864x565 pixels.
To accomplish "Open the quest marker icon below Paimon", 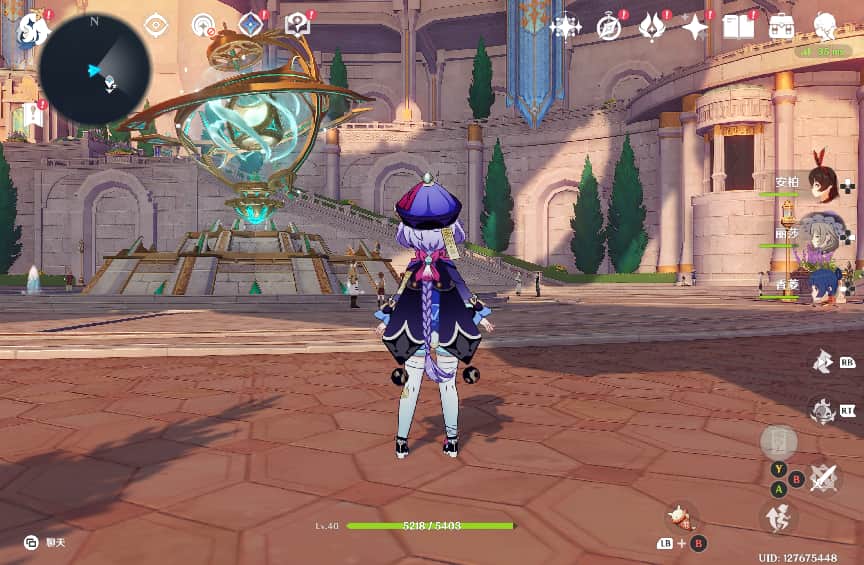I will click(33, 113).
